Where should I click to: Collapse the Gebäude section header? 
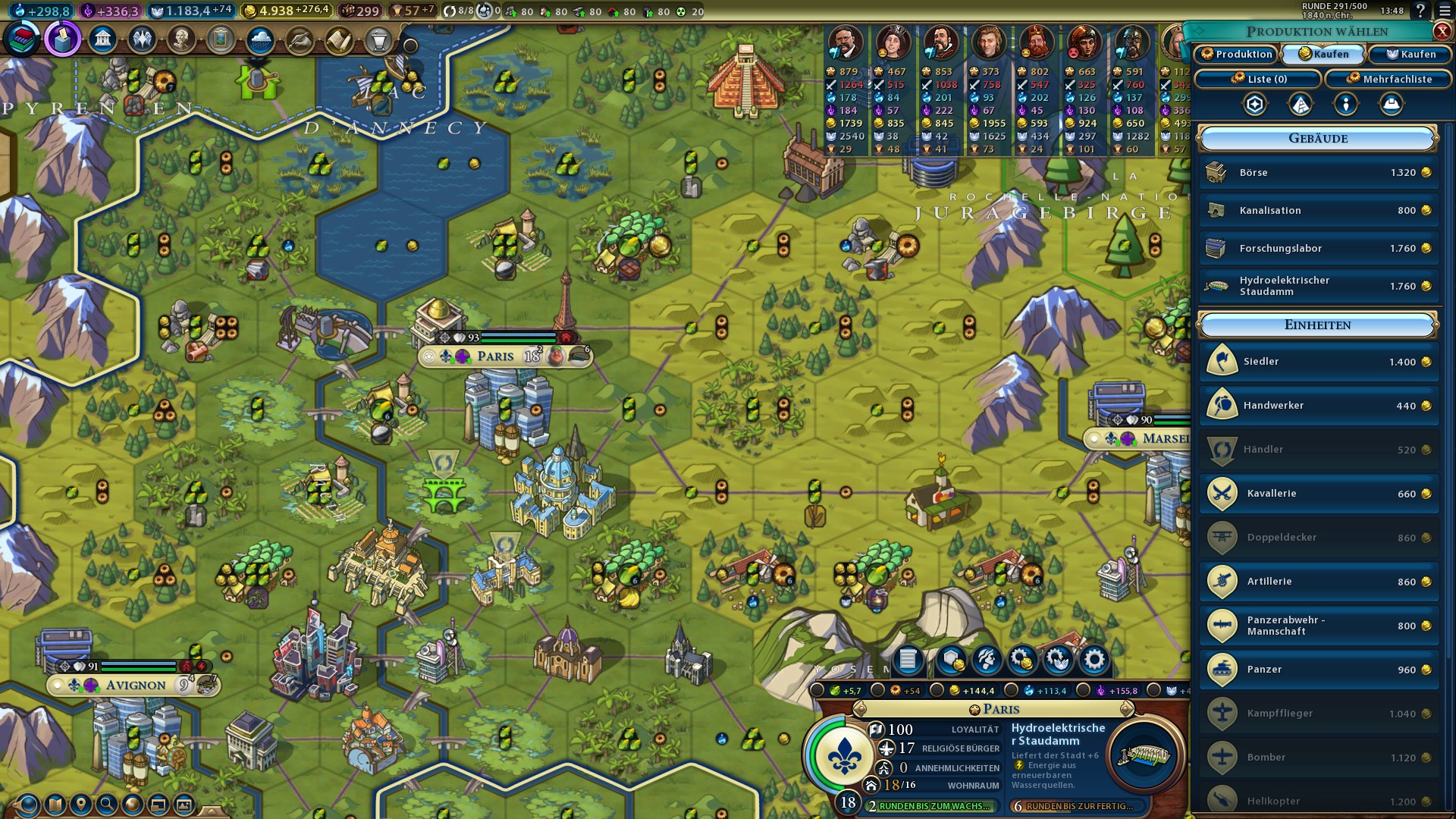coord(1318,139)
